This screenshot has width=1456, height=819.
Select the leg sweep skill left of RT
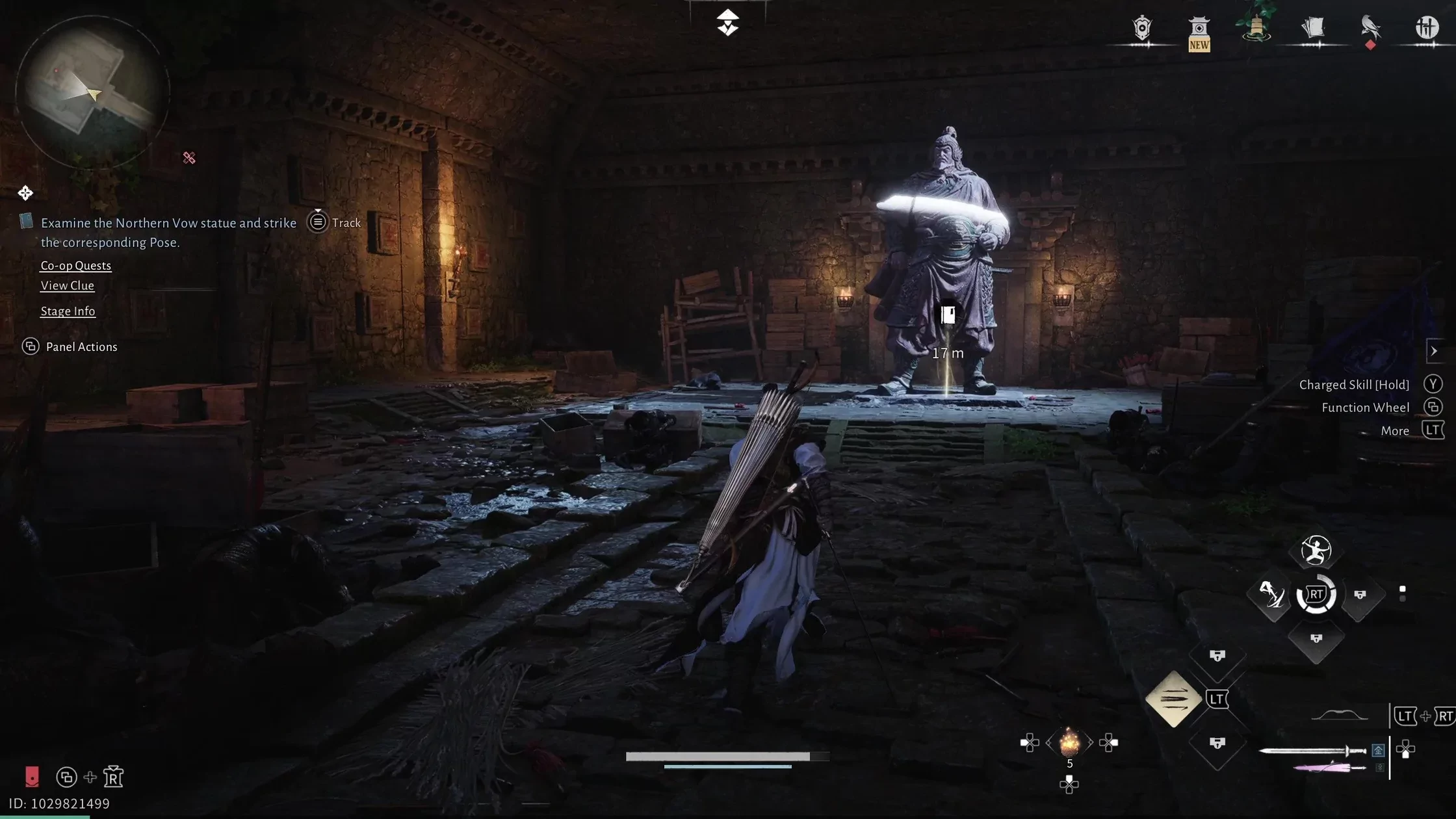tap(1272, 594)
